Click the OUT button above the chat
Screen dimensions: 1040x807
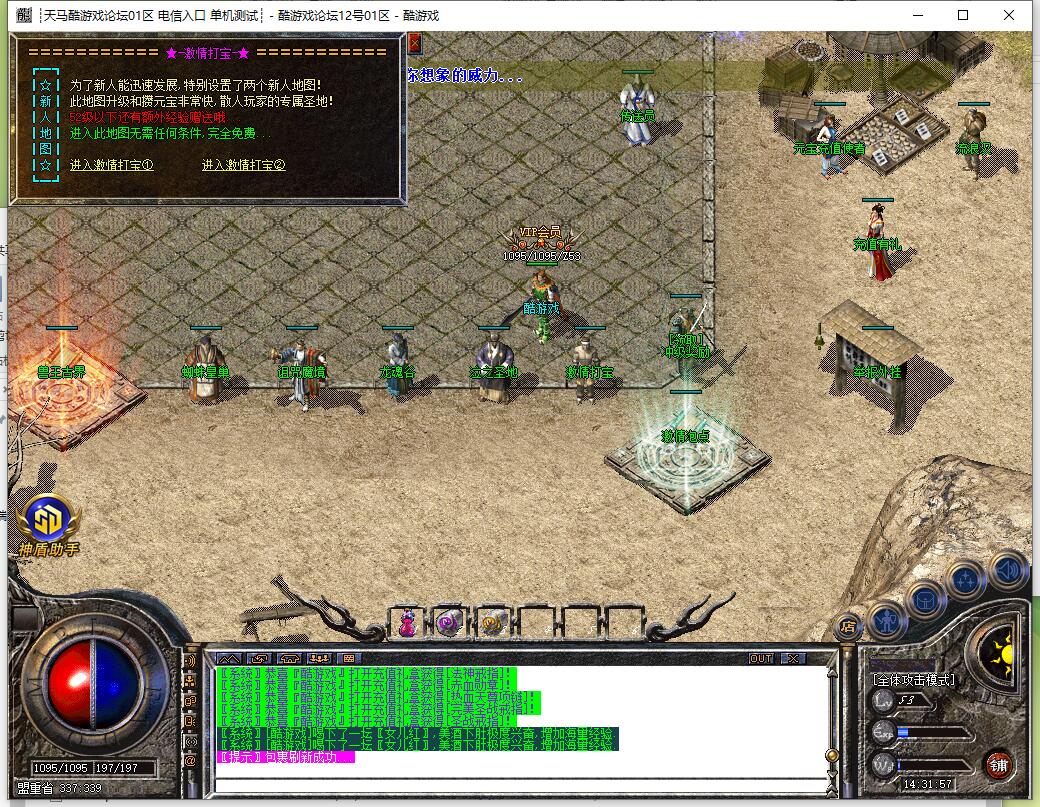(x=761, y=658)
